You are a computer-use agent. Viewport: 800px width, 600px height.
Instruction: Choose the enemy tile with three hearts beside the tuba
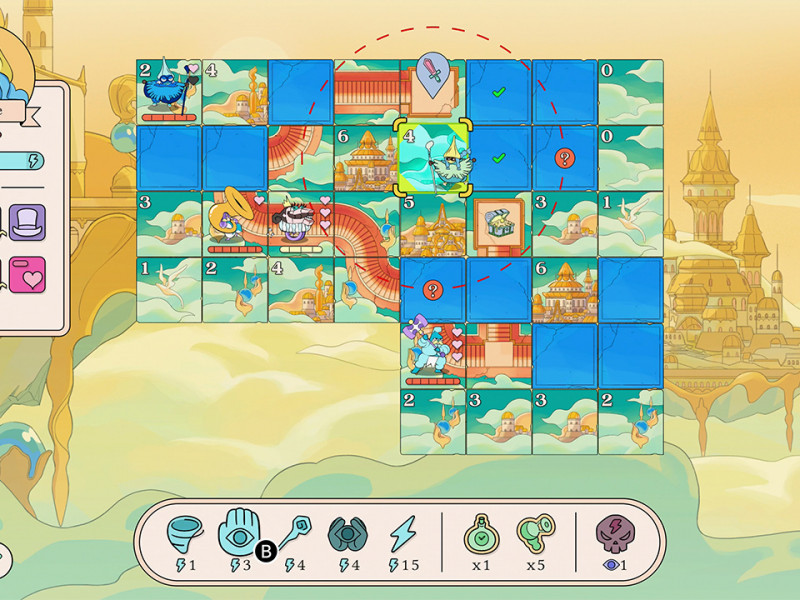click(300, 222)
